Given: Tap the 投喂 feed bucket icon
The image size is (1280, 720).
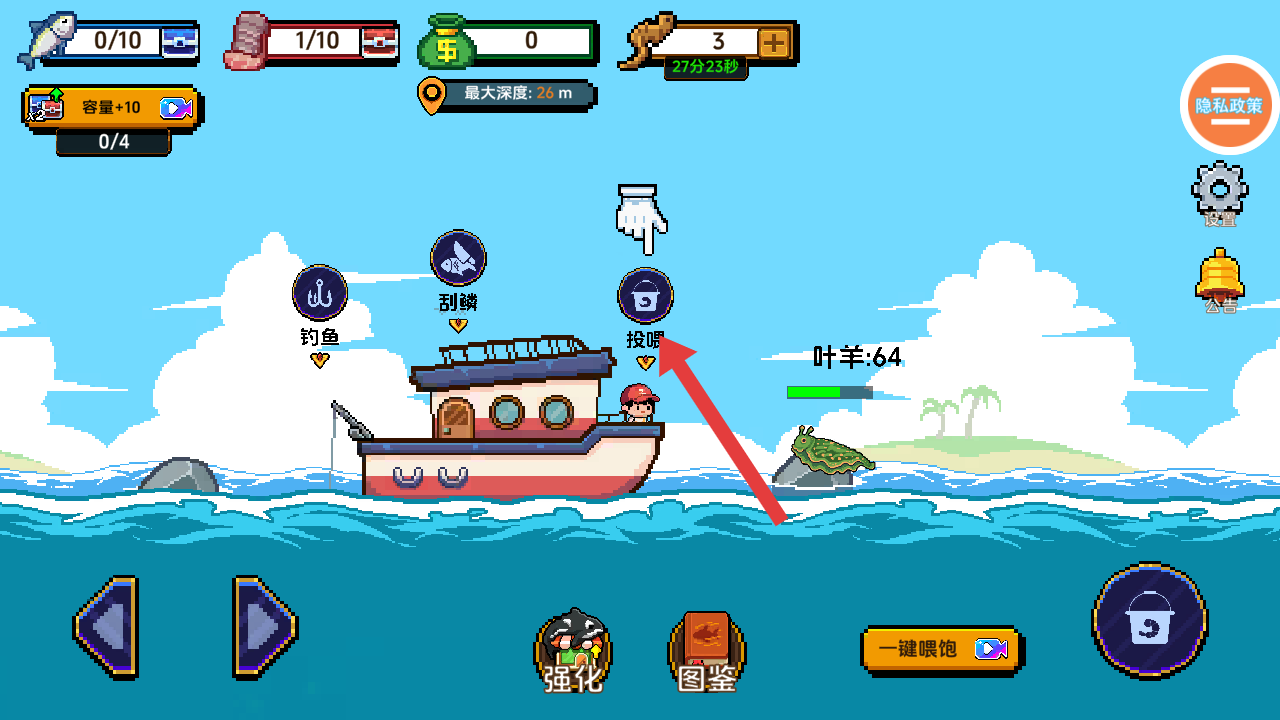Looking at the screenshot, I should (646, 296).
